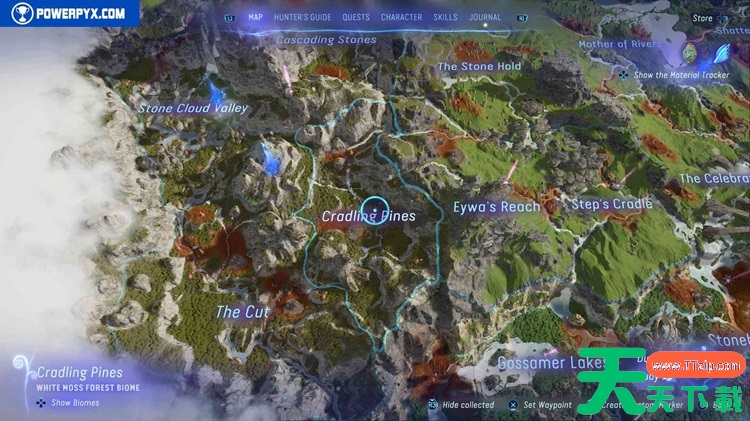Go to the Skills tab
This screenshot has height=421, width=750.
coord(446,17)
